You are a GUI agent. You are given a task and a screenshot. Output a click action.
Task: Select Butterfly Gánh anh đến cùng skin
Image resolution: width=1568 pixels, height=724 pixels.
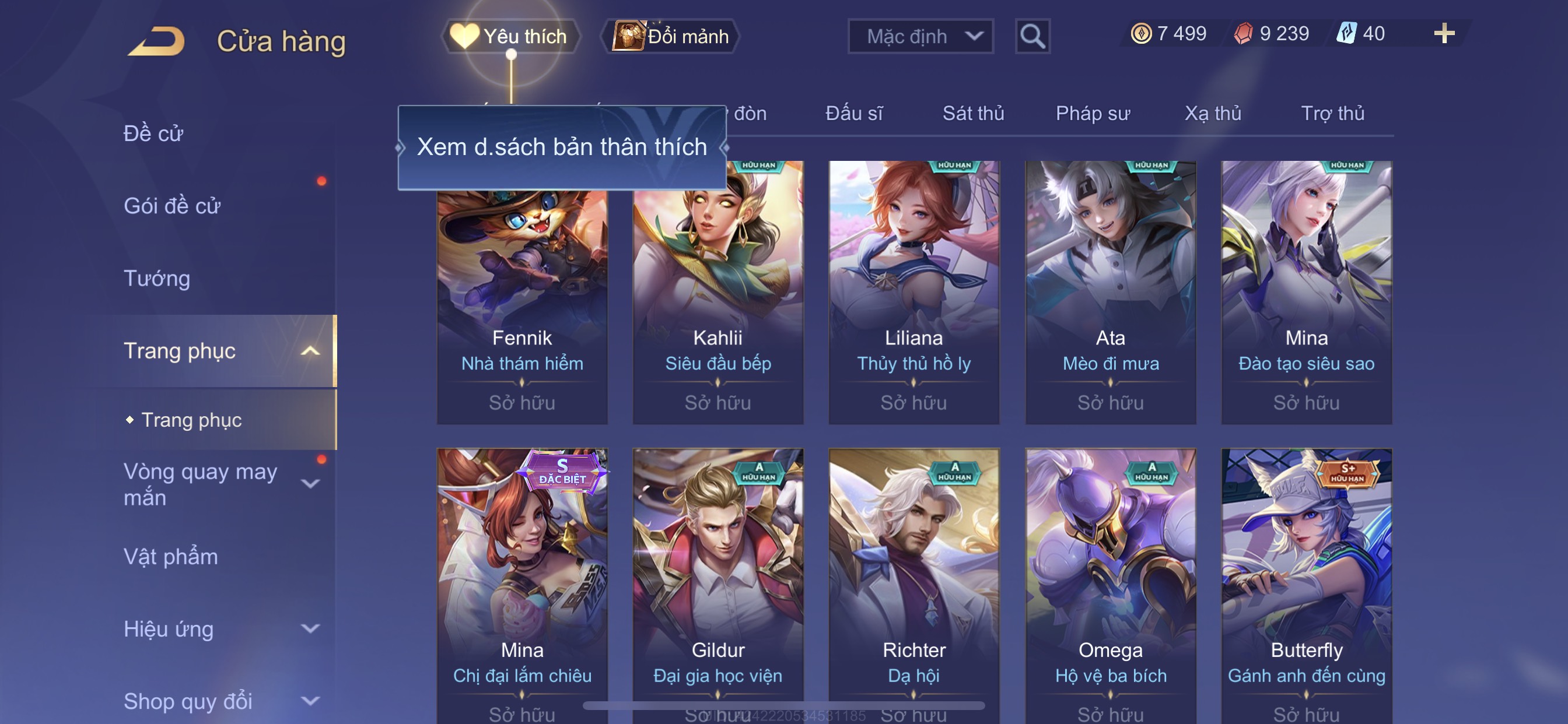[x=1306, y=584]
